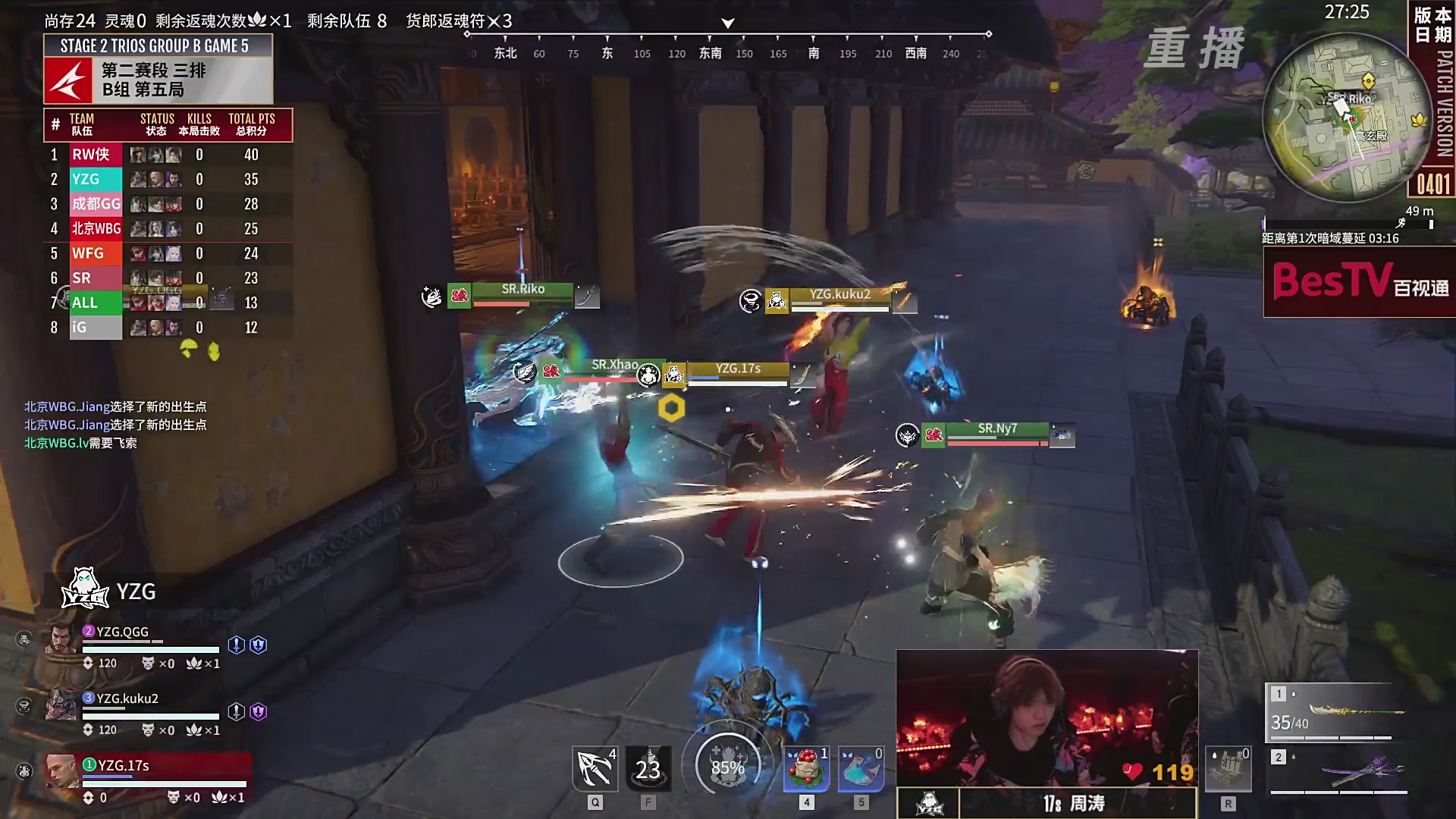Image resolution: width=1456 pixels, height=819 pixels.
Task: Select the RW侠 team entry at rank 1
Action: (93, 154)
